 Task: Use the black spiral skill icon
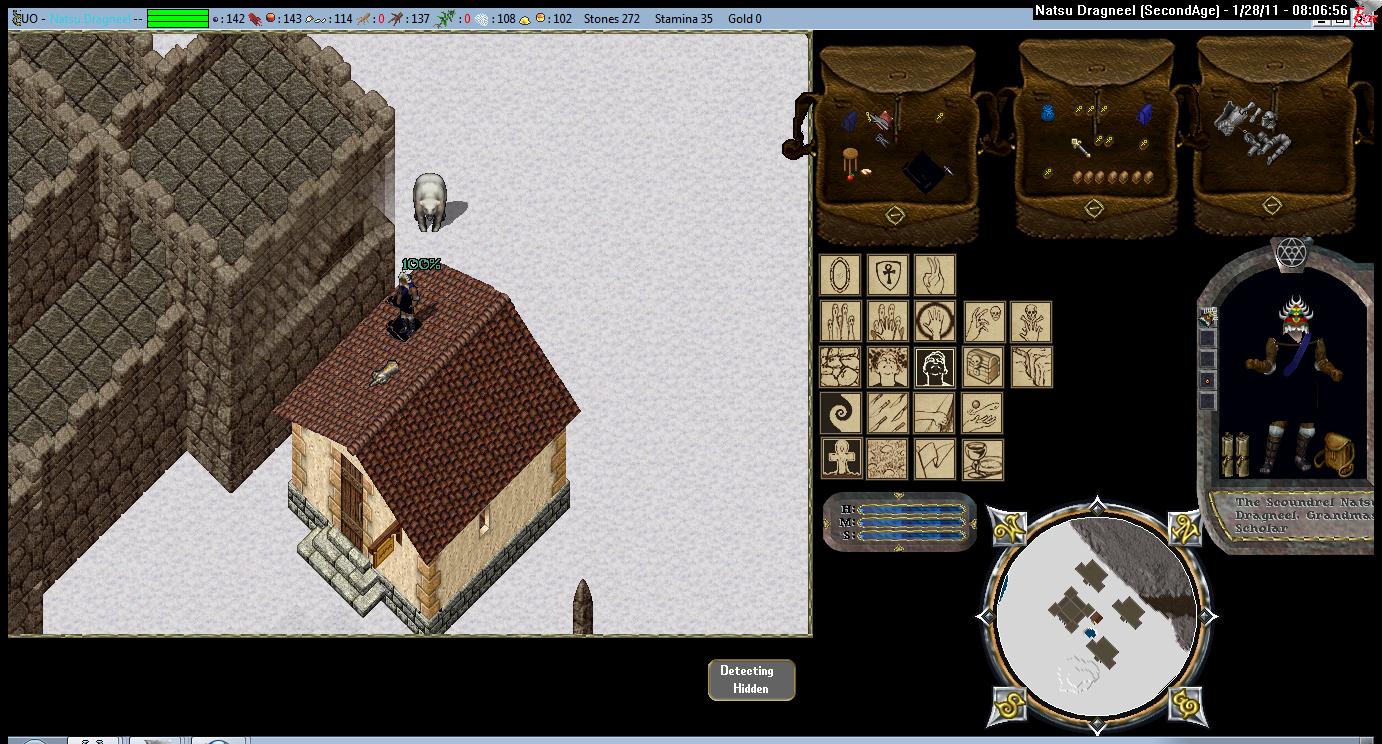(x=839, y=413)
